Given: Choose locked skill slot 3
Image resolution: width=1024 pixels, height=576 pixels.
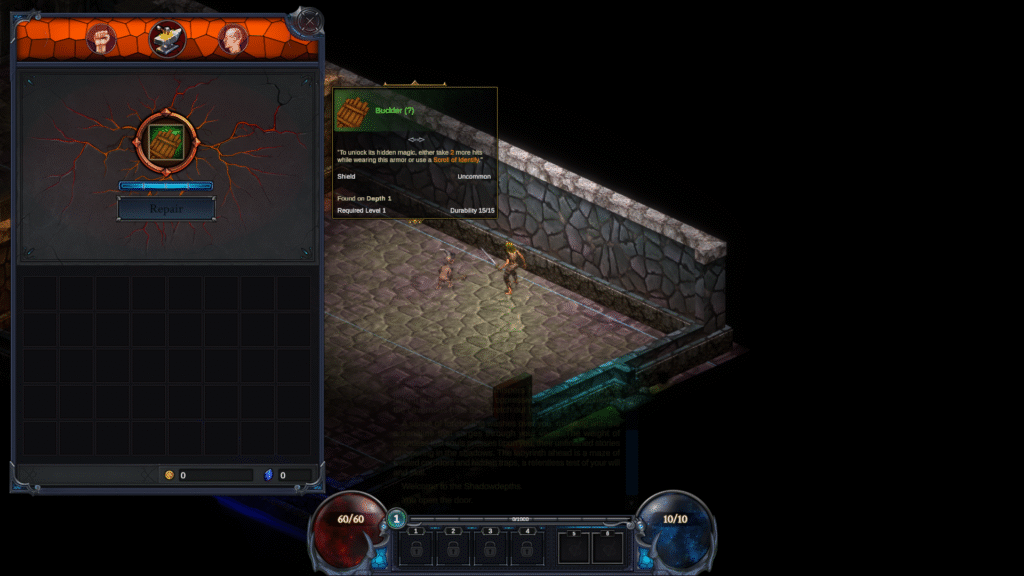Looking at the screenshot, I should (490, 548).
